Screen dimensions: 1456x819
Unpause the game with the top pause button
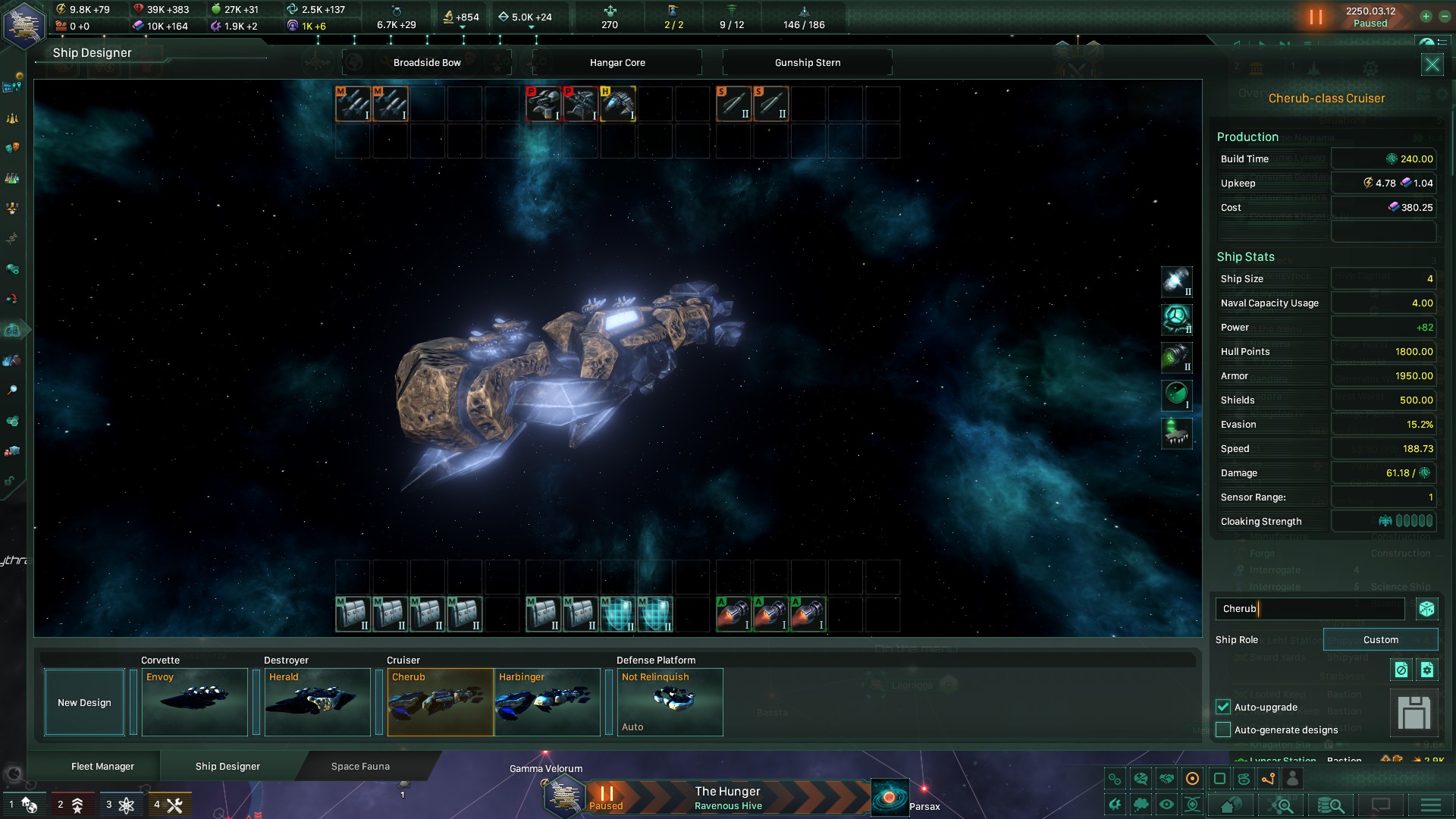(1316, 17)
